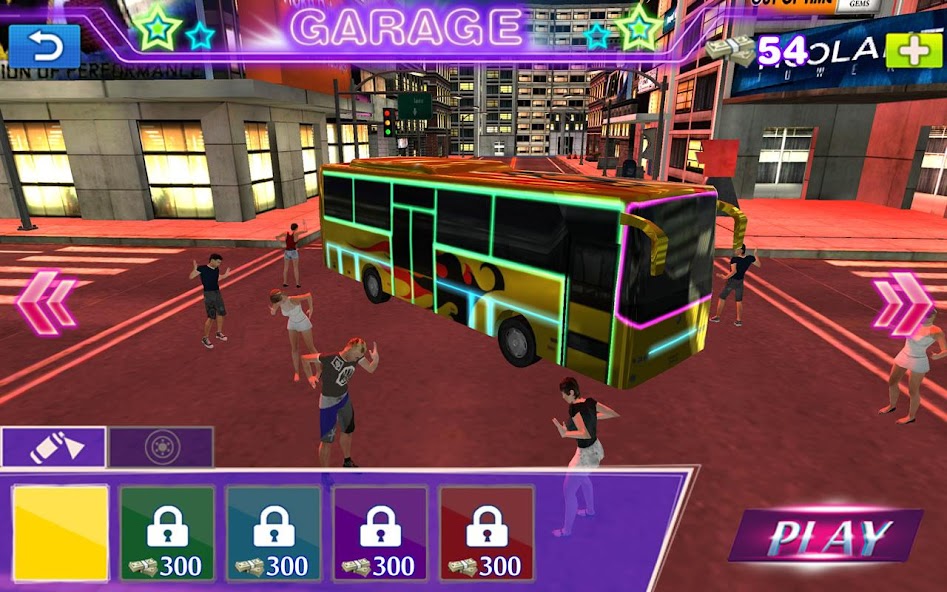The height and width of the screenshot is (592, 947).
Task: Unlock the red paint for 300
Action: click(x=486, y=533)
